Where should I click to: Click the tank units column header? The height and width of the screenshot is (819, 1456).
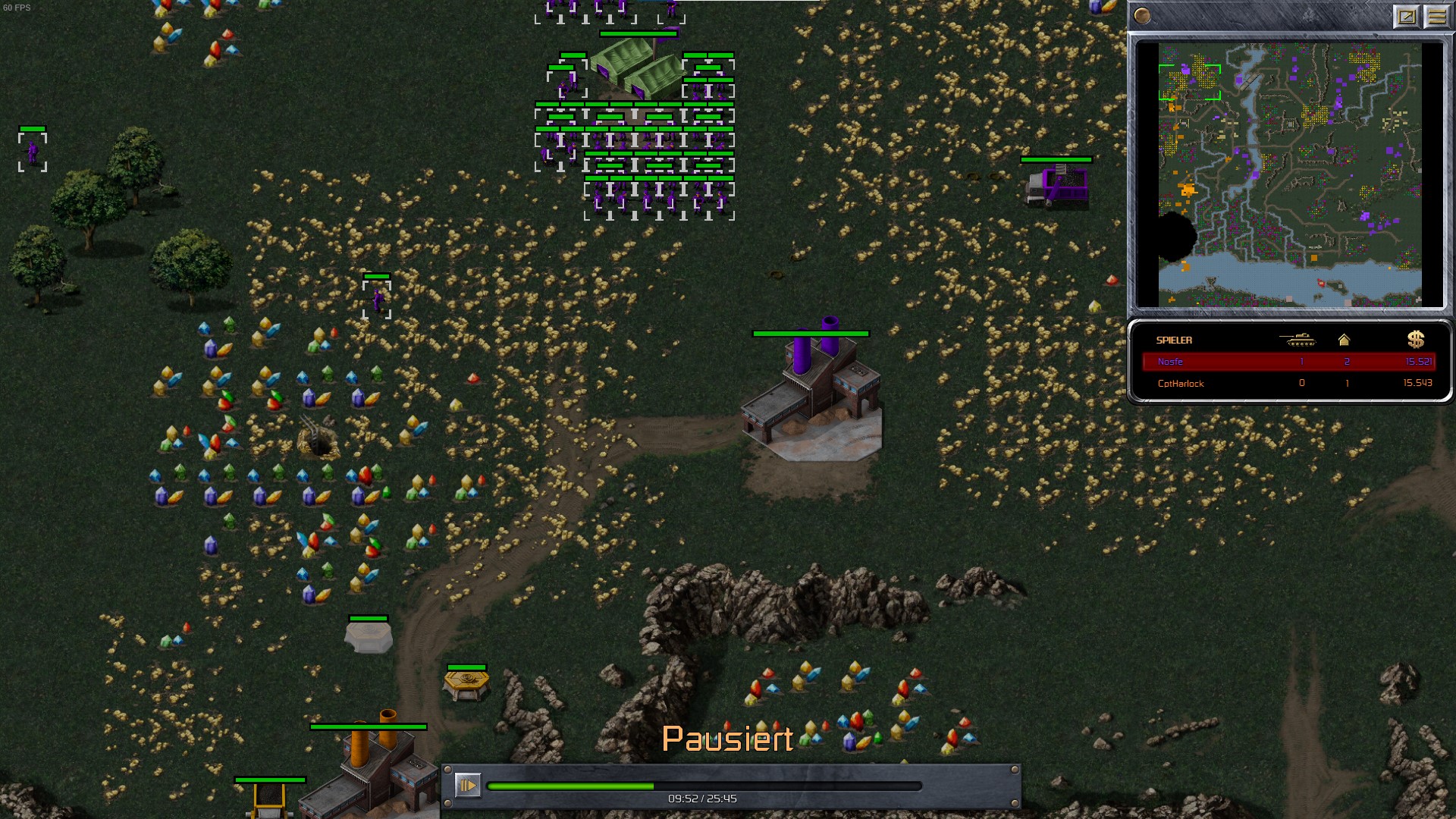[x=1297, y=340]
